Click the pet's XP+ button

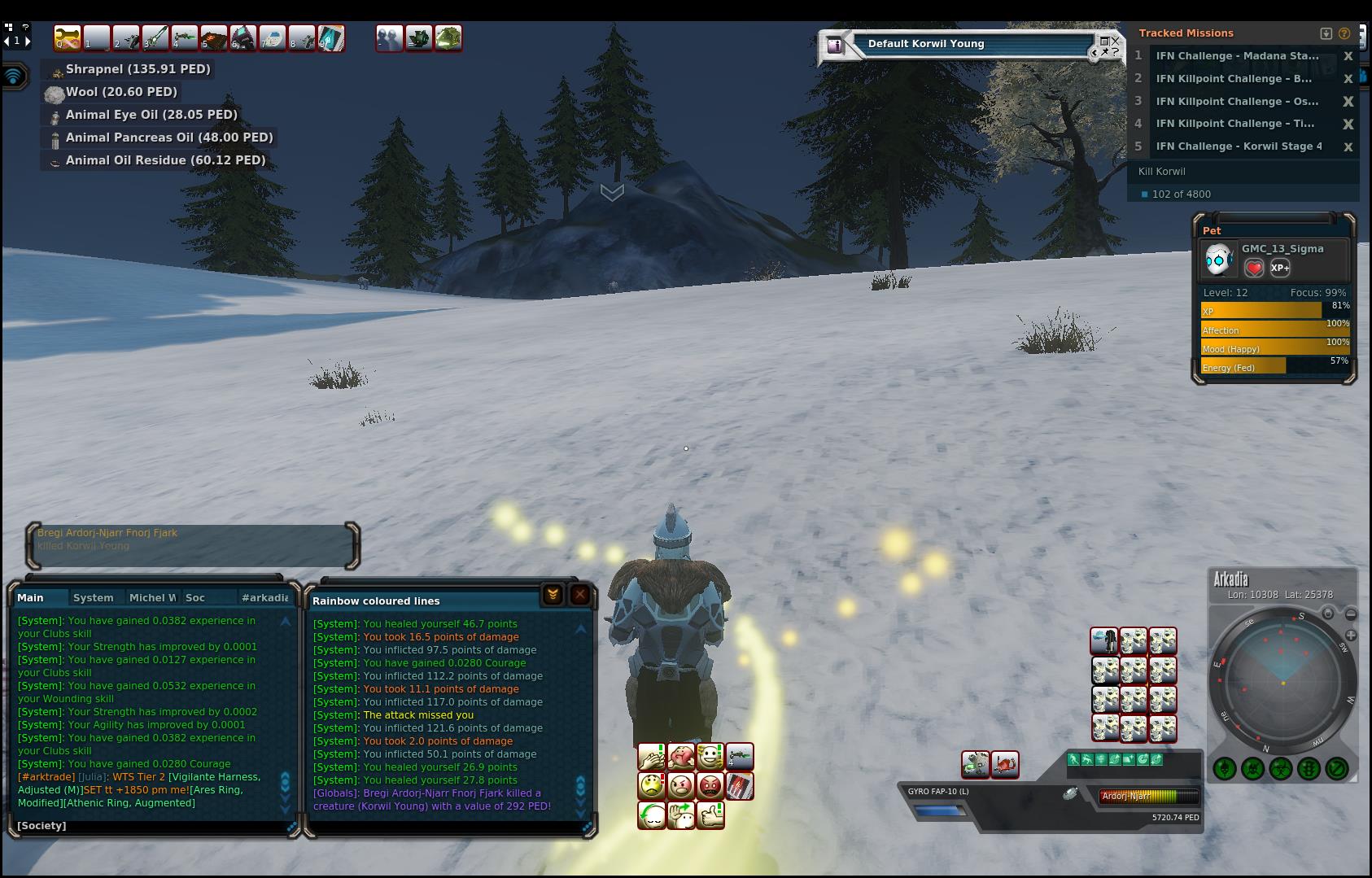click(x=1280, y=268)
